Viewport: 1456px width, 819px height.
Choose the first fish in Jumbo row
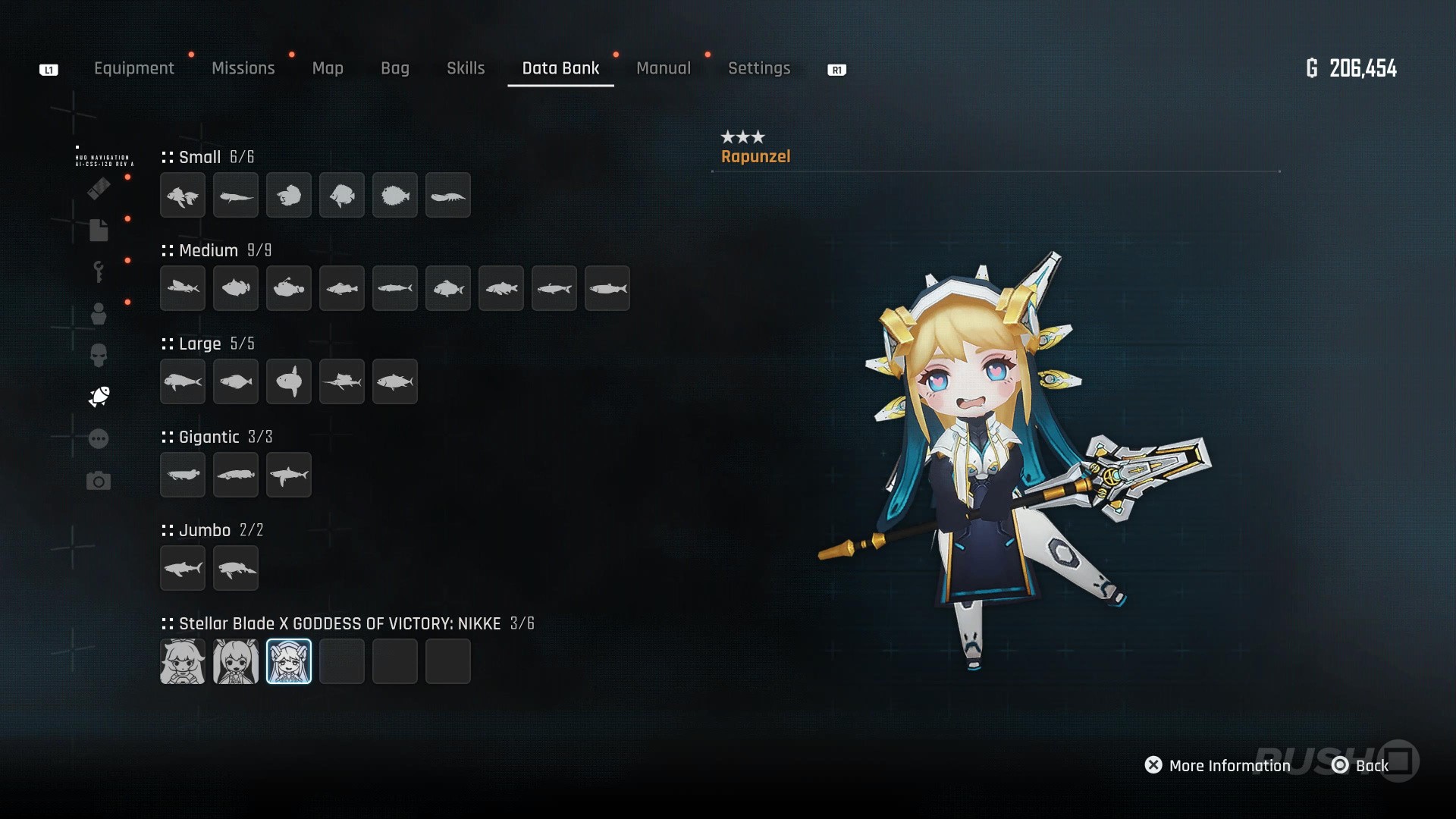click(183, 568)
